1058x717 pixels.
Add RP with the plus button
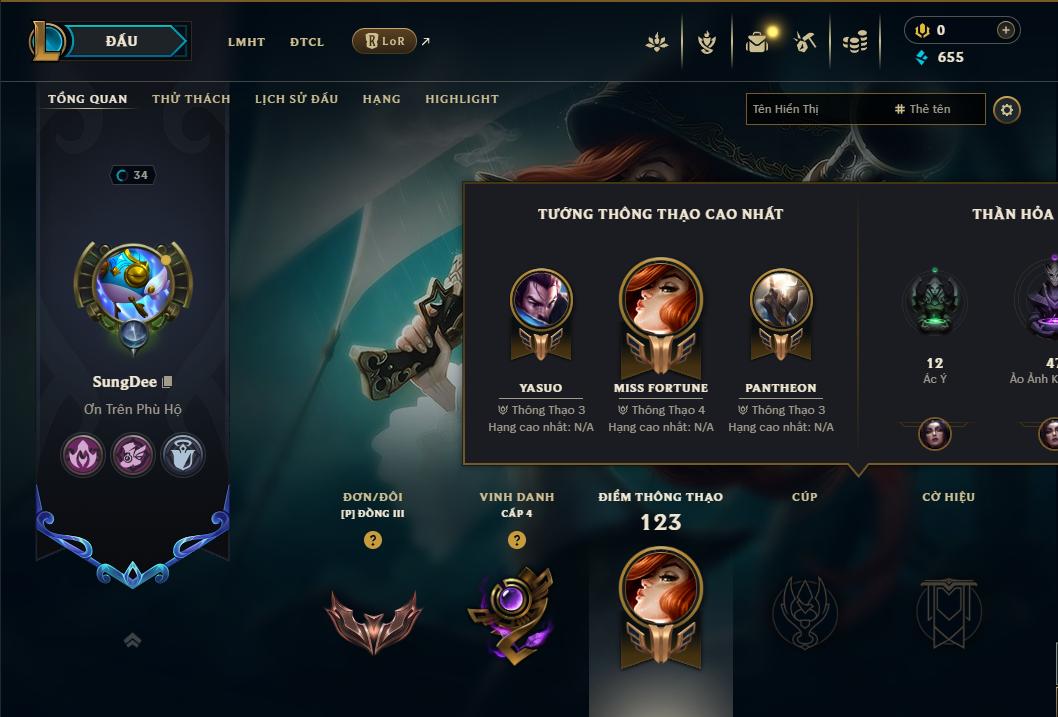tap(1006, 31)
